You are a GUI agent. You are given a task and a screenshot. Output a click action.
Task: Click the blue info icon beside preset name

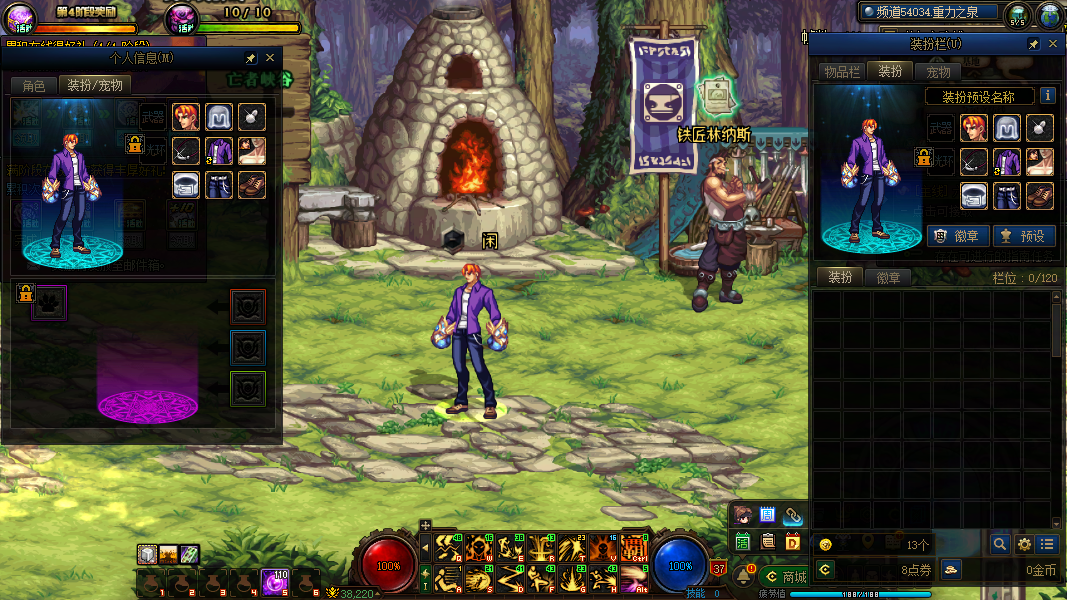1048,96
